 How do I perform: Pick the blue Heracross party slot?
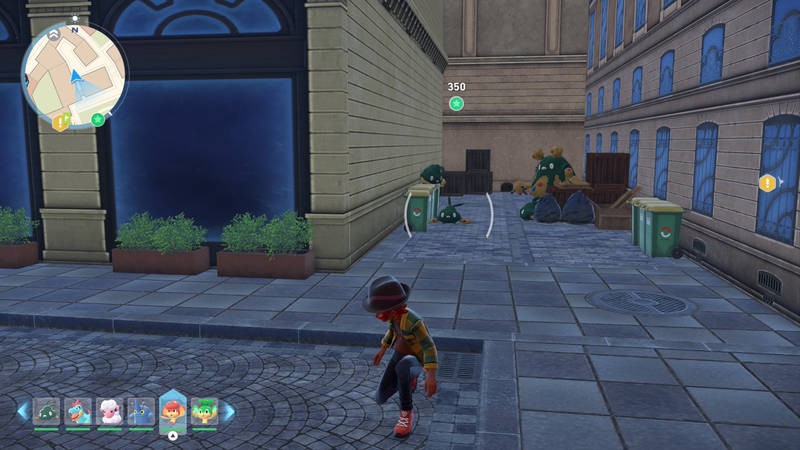click(x=141, y=411)
